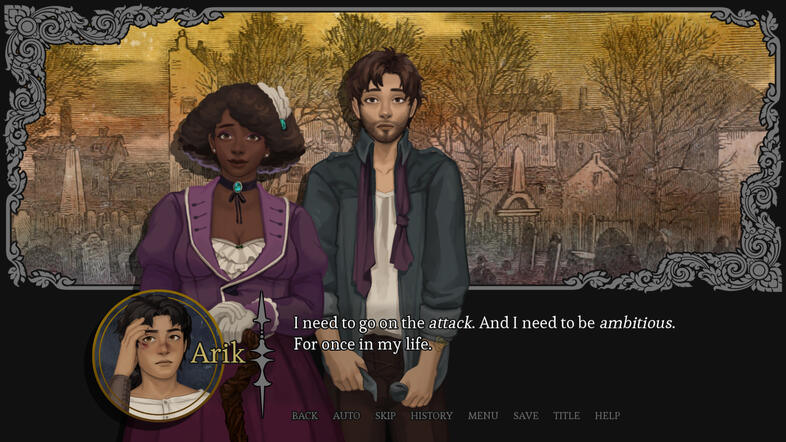Viewport: 786px width, 442px height.
Task: Enable Auto advance mode
Action: click(346, 416)
